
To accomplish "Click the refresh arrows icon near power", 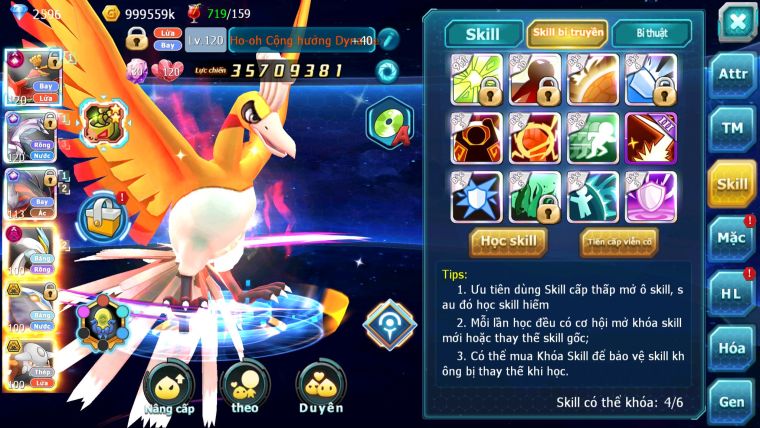I will click(x=387, y=70).
